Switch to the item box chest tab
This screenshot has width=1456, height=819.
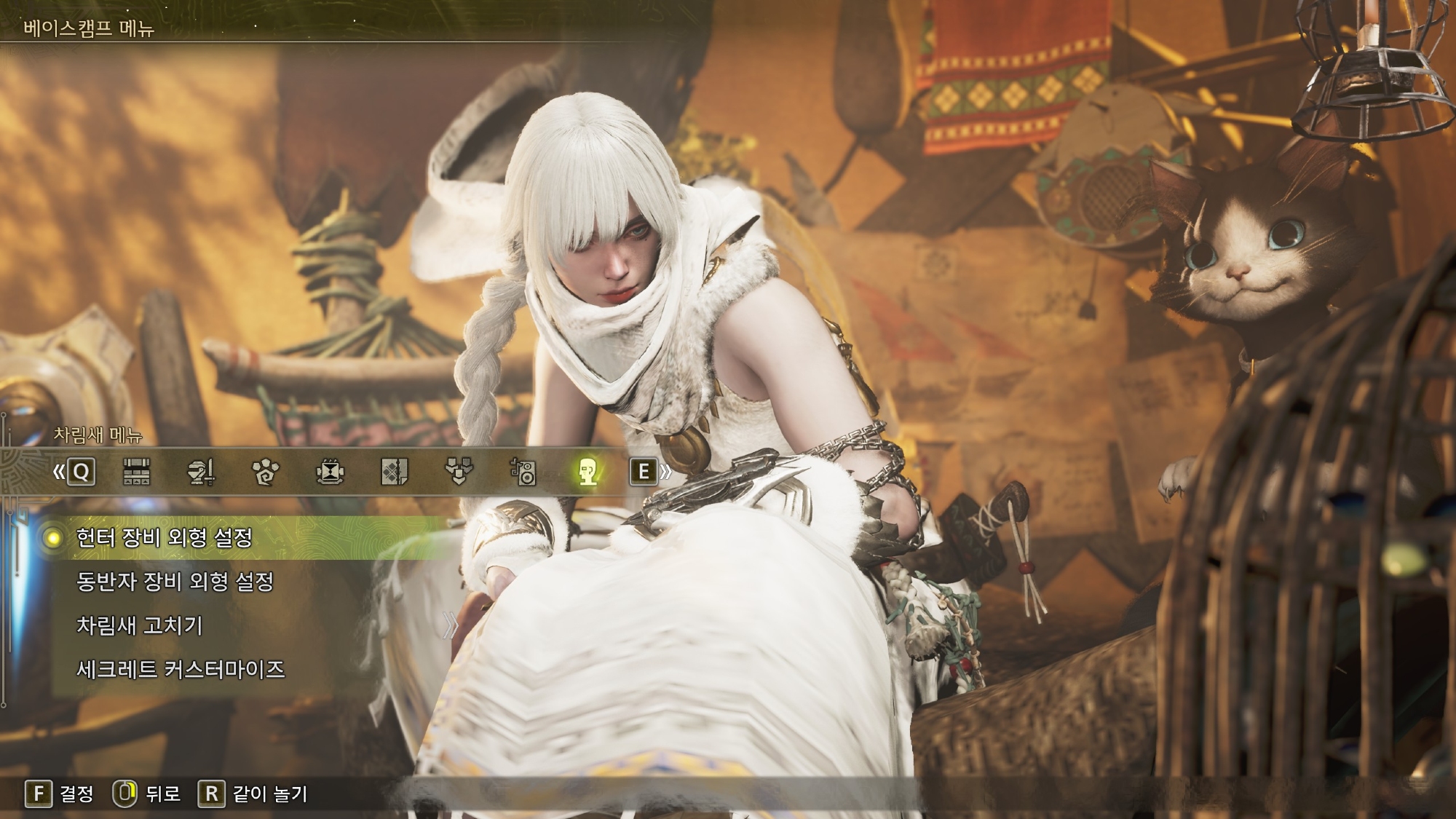(136, 472)
